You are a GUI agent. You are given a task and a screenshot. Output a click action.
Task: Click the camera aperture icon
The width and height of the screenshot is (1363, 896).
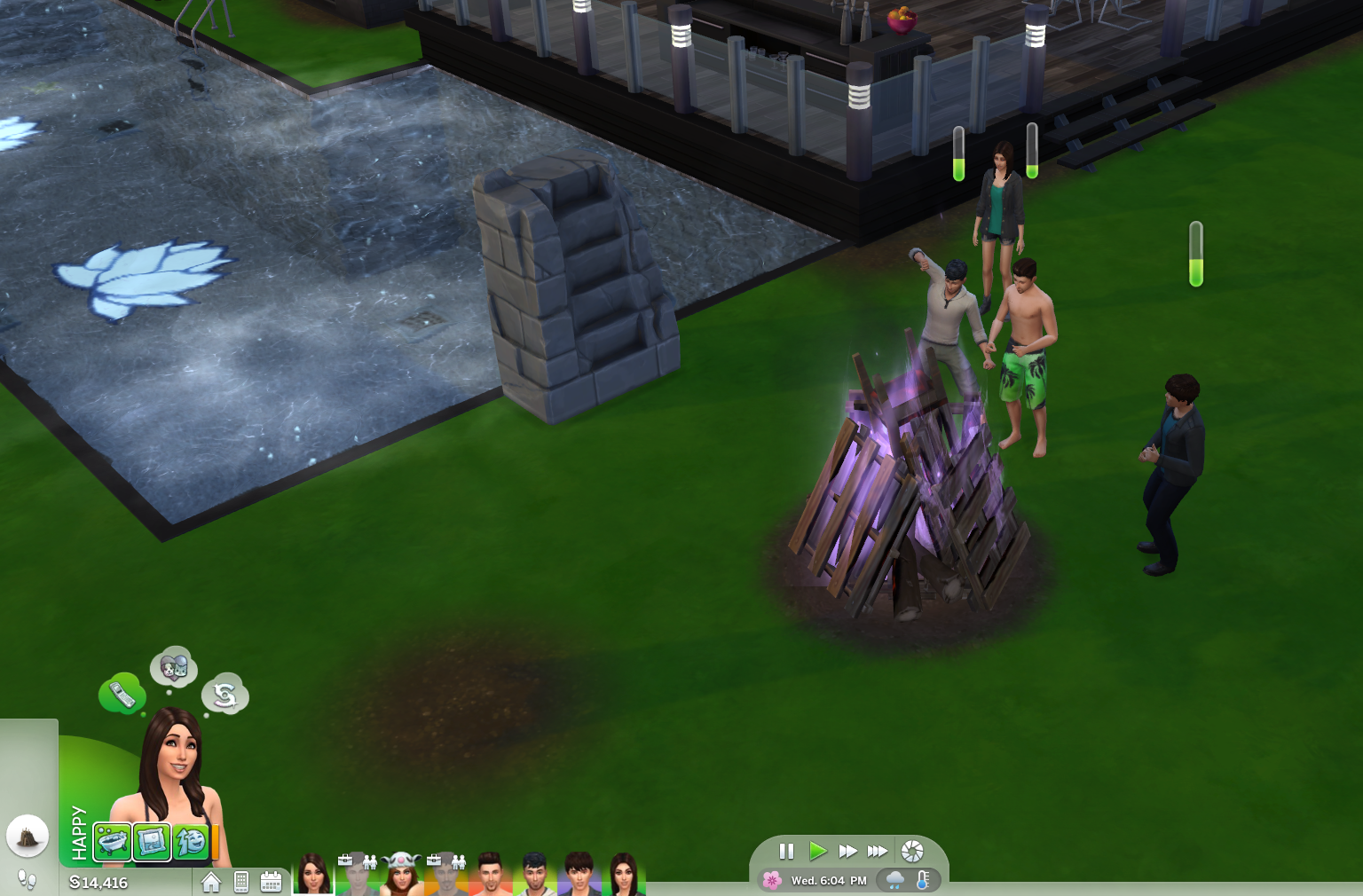912,852
